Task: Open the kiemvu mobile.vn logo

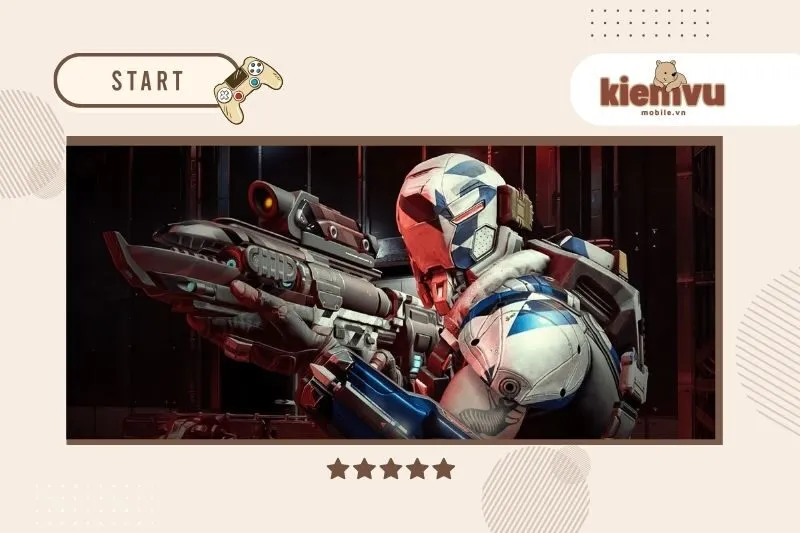Action: coord(662,90)
